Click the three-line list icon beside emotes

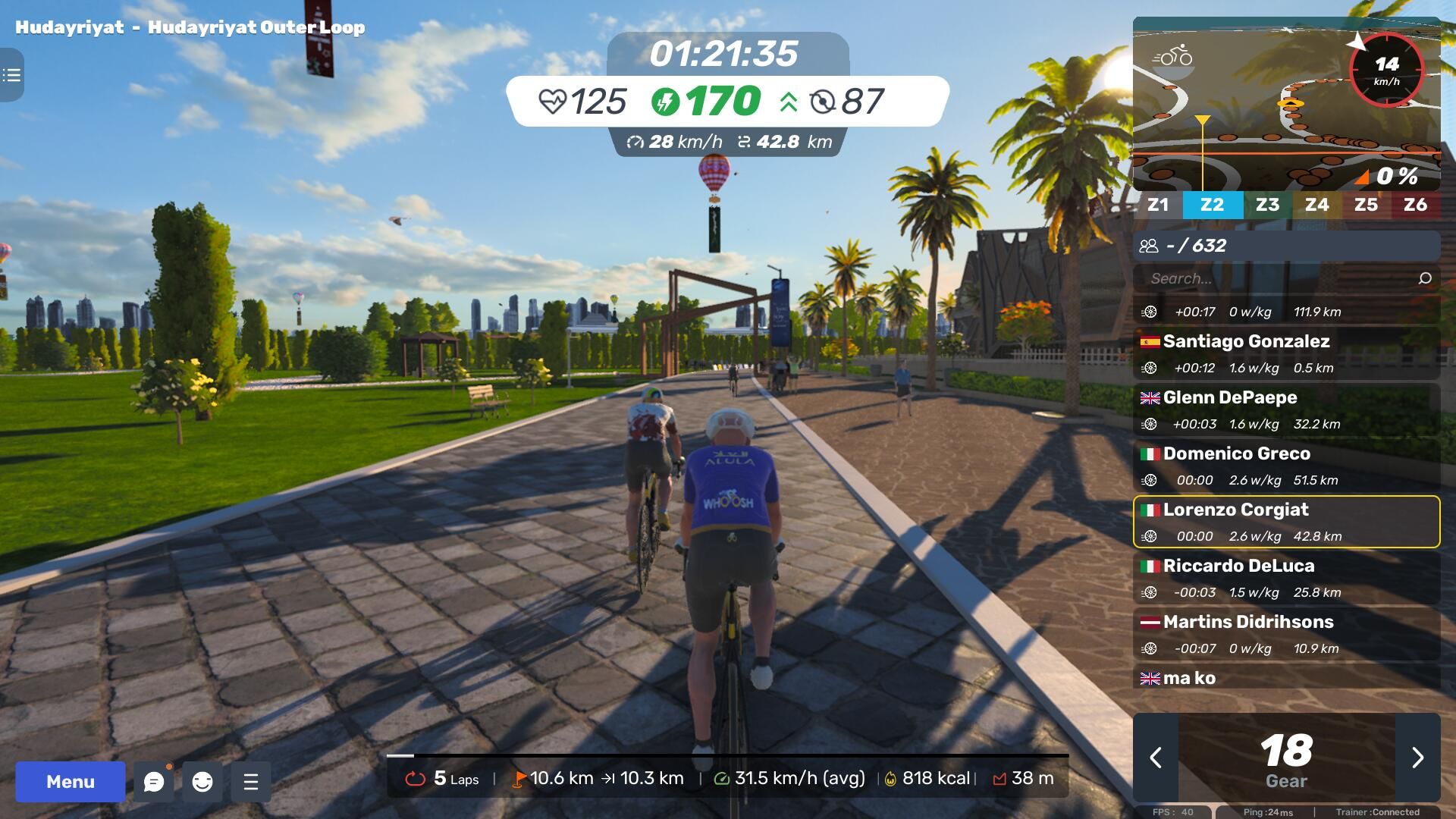click(251, 782)
